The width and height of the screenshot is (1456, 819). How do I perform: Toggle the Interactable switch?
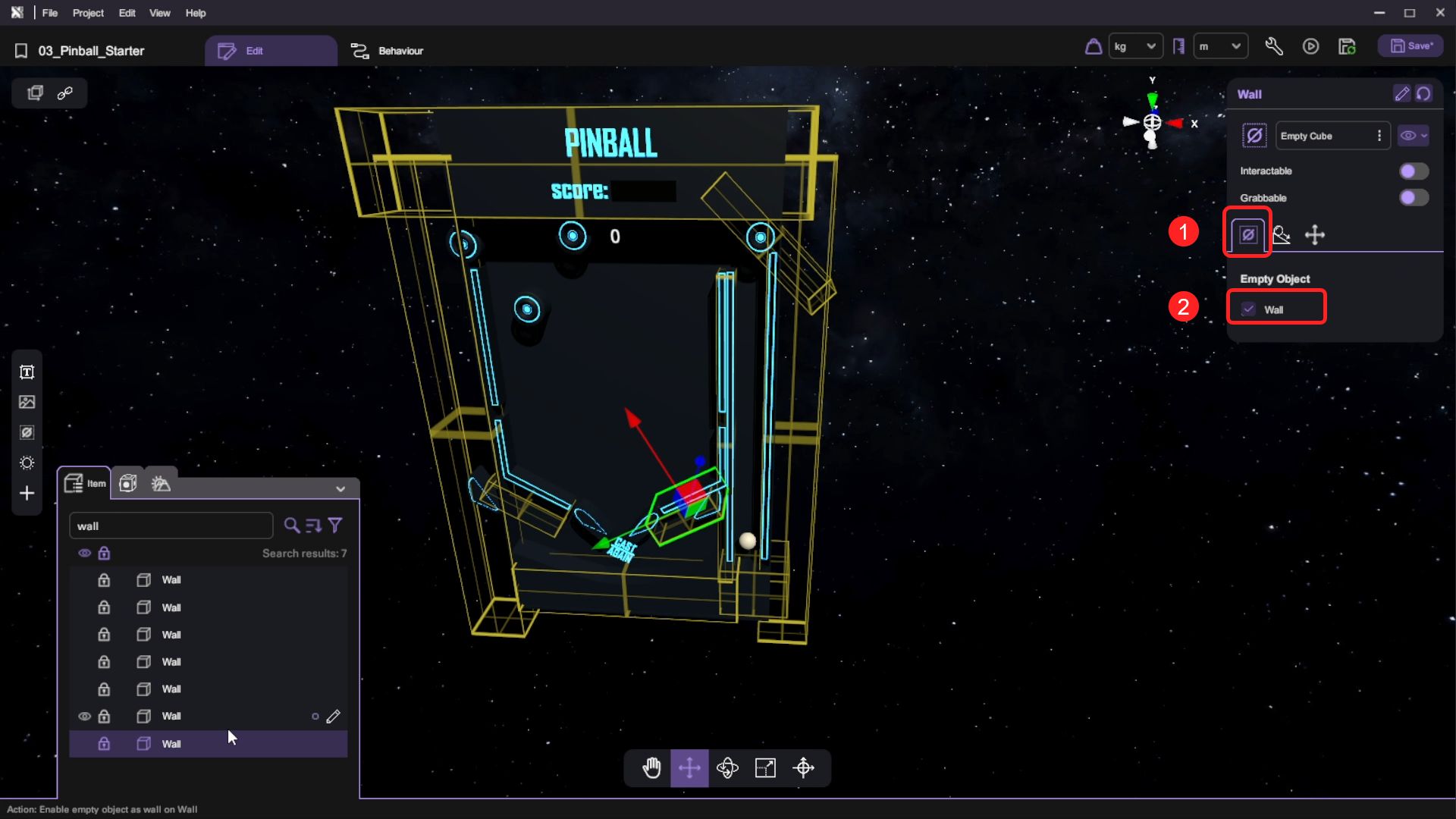1414,171
